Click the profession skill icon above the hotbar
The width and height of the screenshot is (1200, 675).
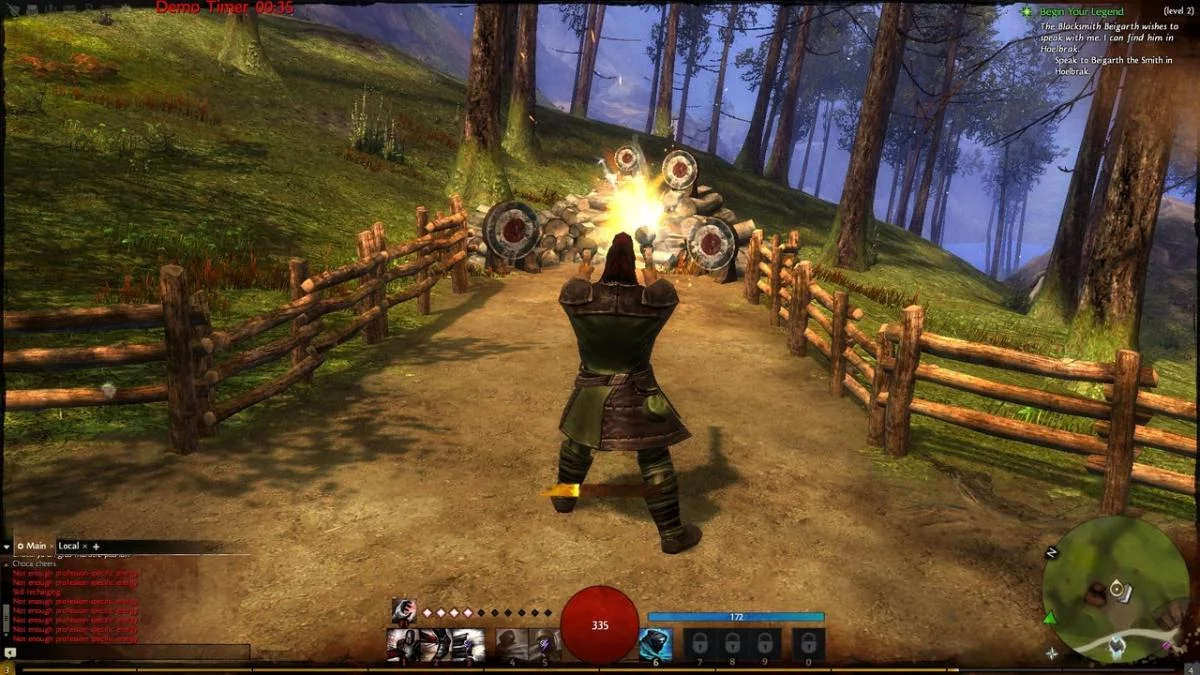pyautogui.click(x=404, y=611)
